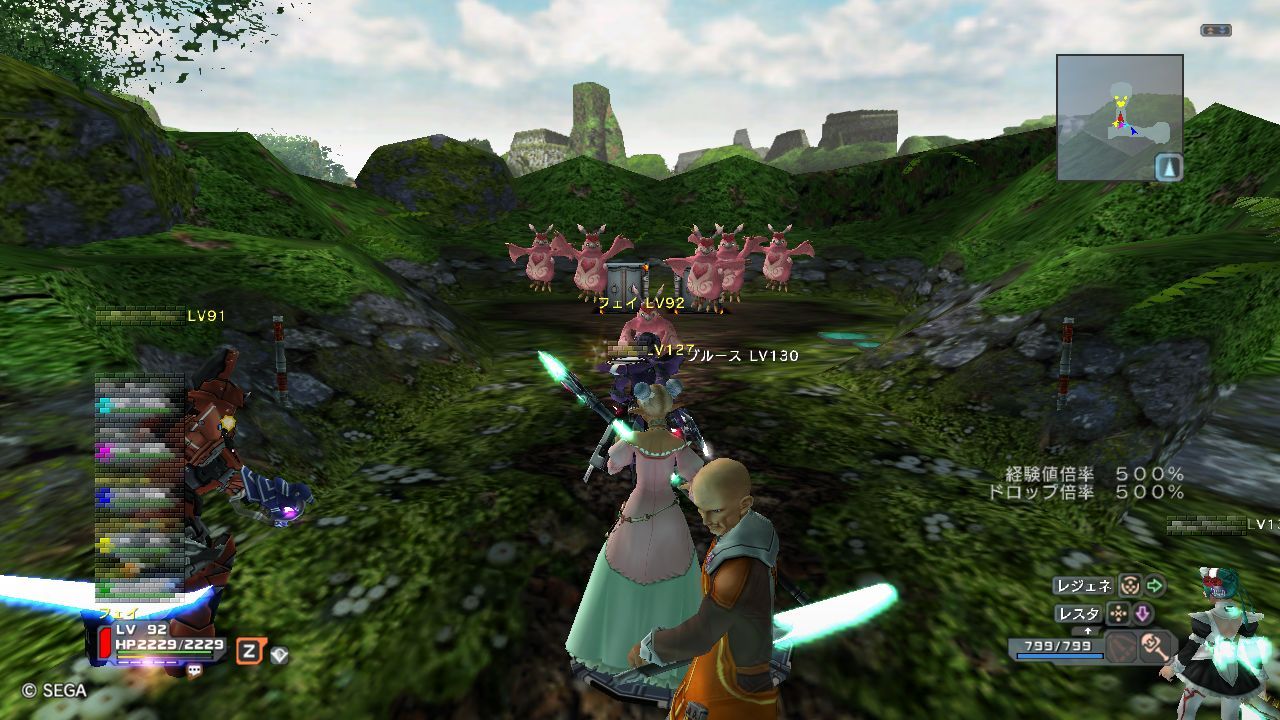Activate the レジェネ circular technique icon
Viewport: 1280px width, 720px height.
pyautogui.click(x=1129, y=586)
